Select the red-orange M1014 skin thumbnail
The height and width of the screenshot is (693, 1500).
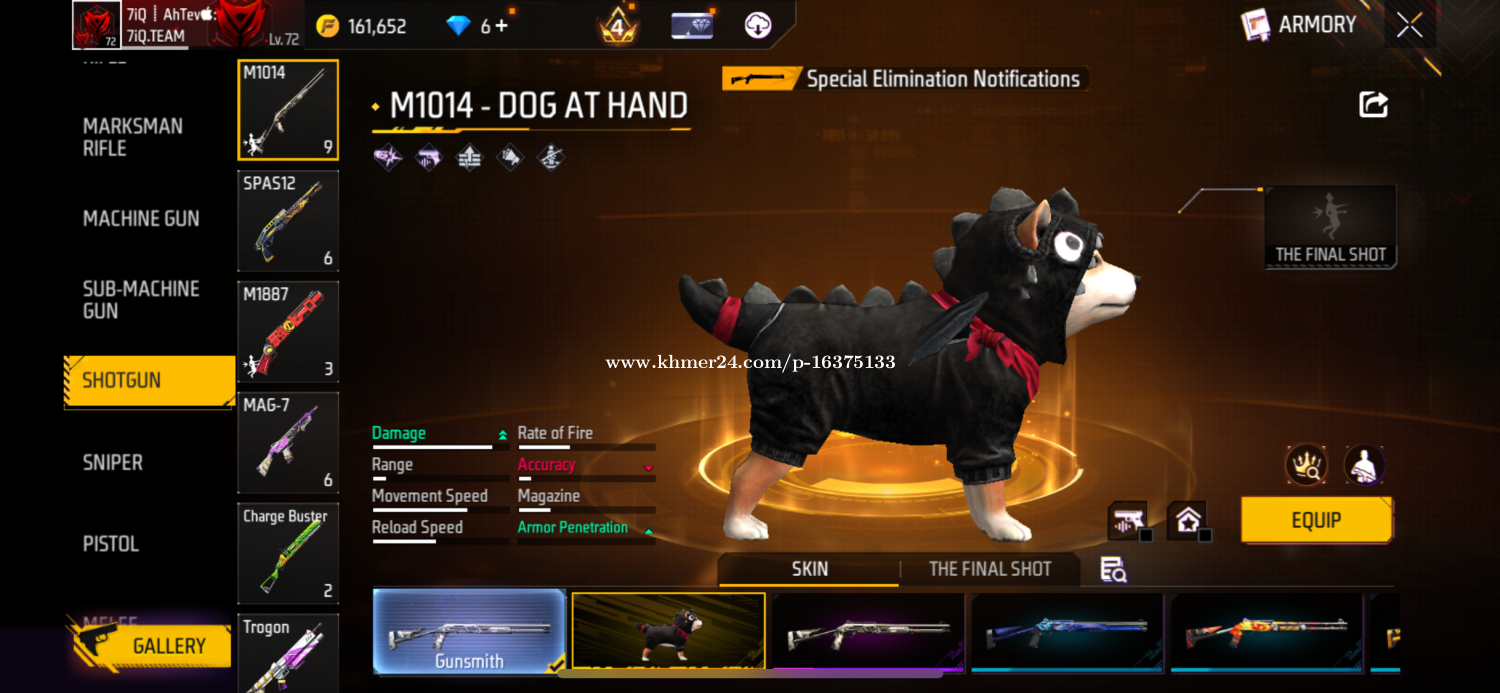(1266, 631)
